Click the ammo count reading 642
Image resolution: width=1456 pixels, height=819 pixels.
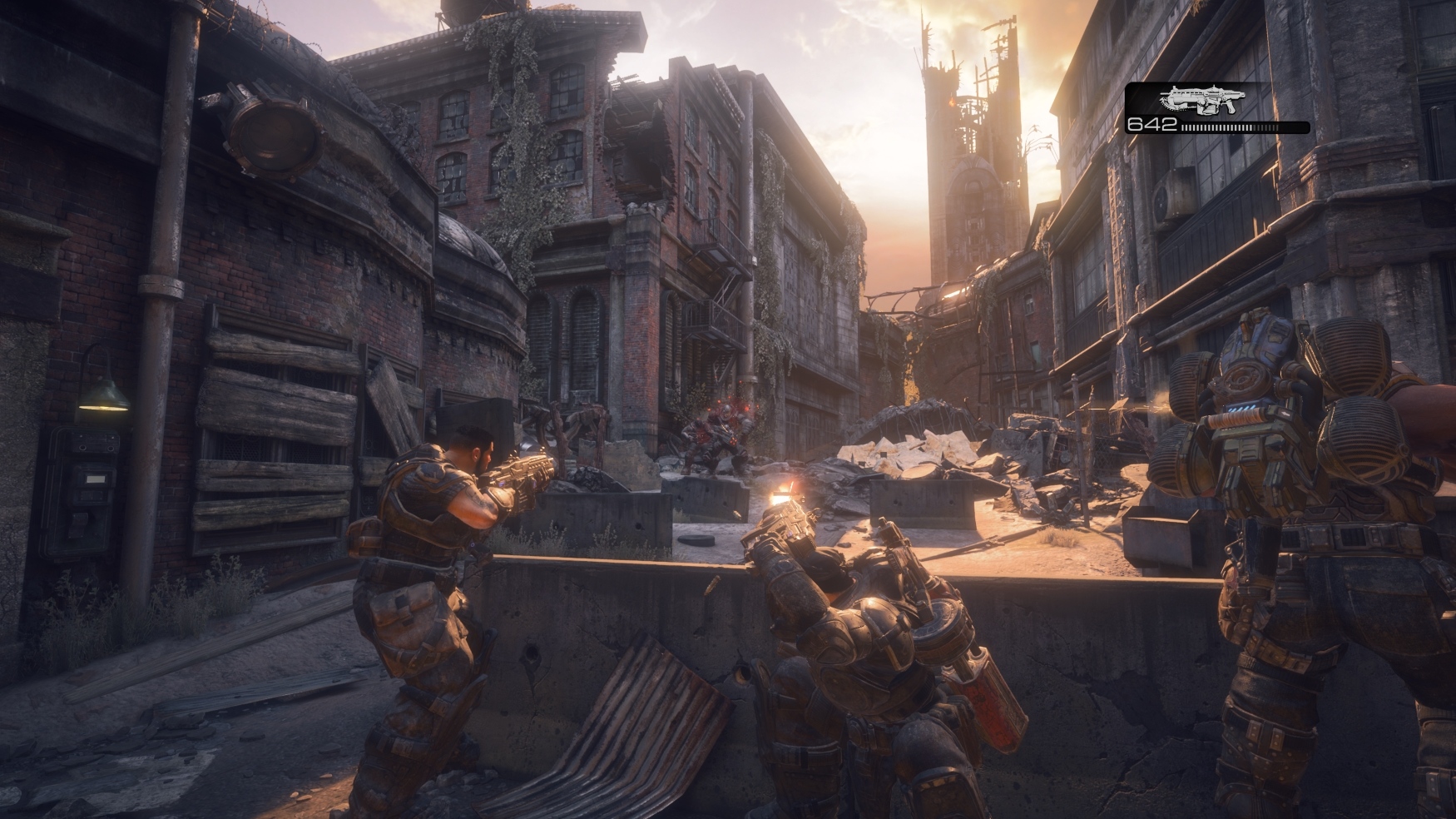pyautogui.click(x=1151, y=127)
